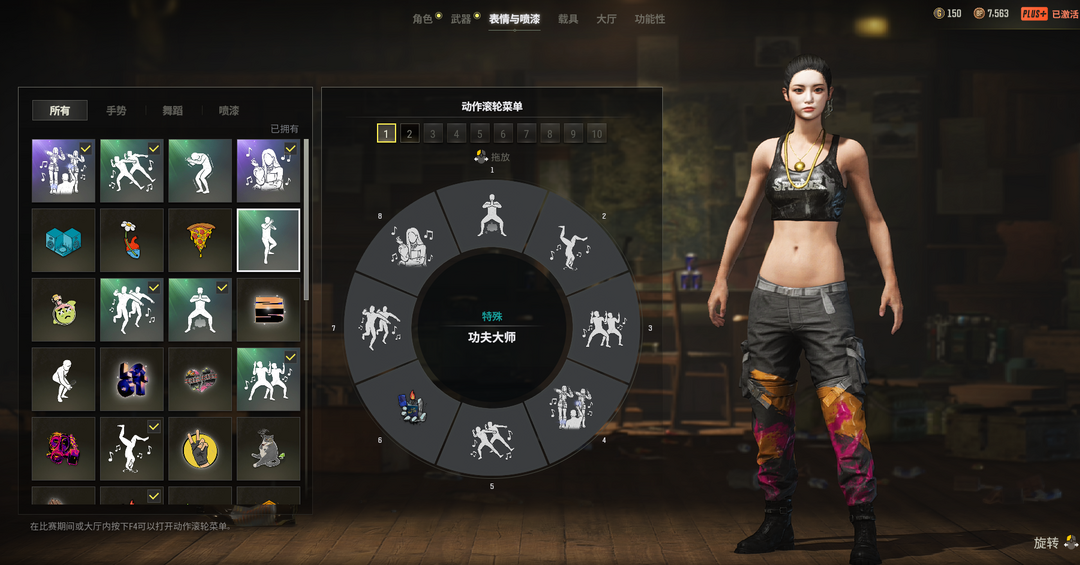Image resolution: width=1080 pixels, height=565 pixels.
Task: Filter list by 手势 gestures
Action: tap(116, 111)
